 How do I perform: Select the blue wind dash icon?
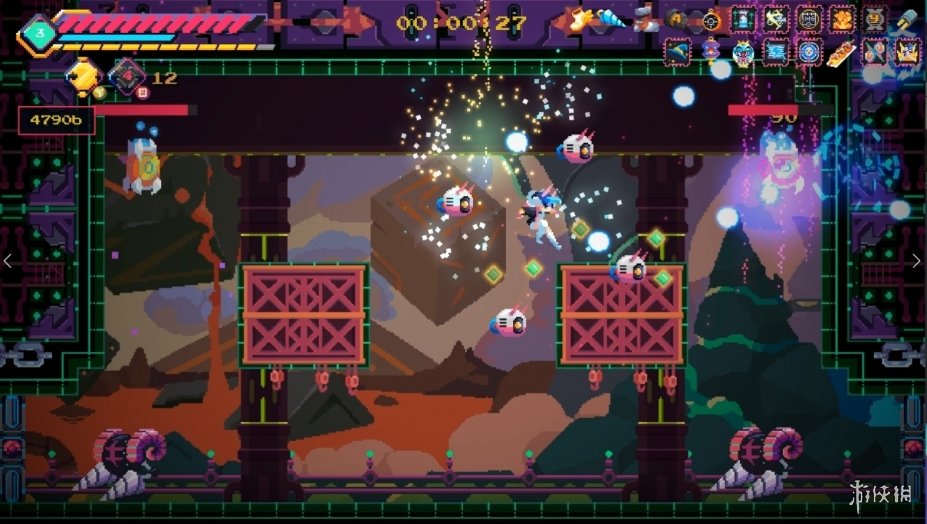tap(776, 51)
